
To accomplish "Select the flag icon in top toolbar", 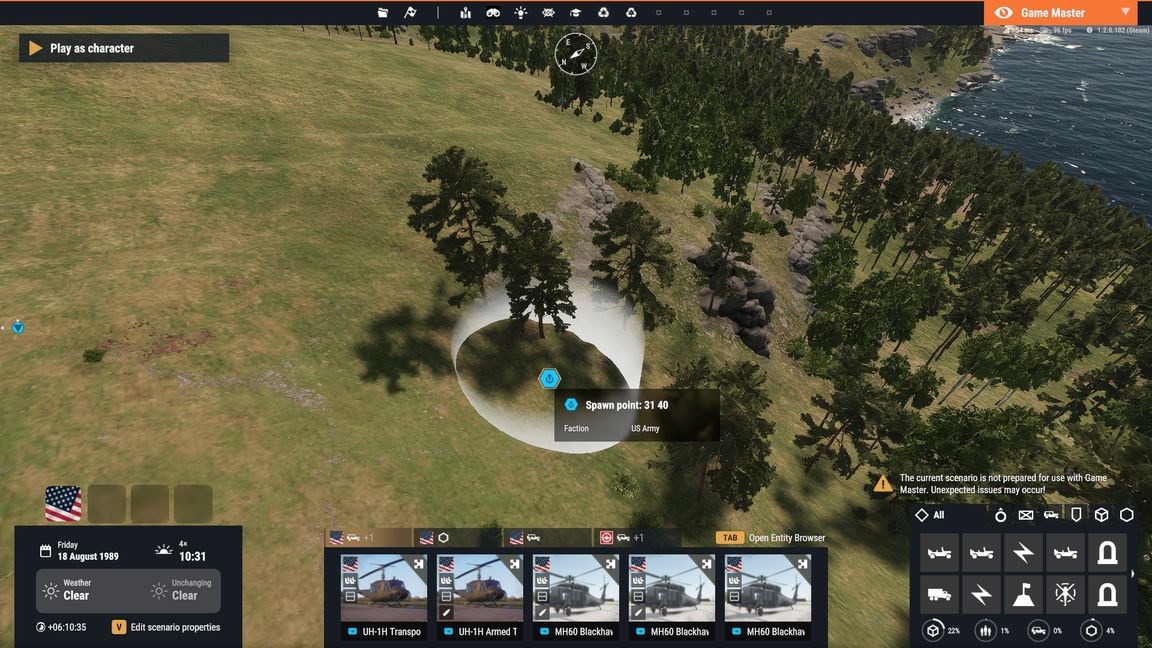I will point(410,13).
